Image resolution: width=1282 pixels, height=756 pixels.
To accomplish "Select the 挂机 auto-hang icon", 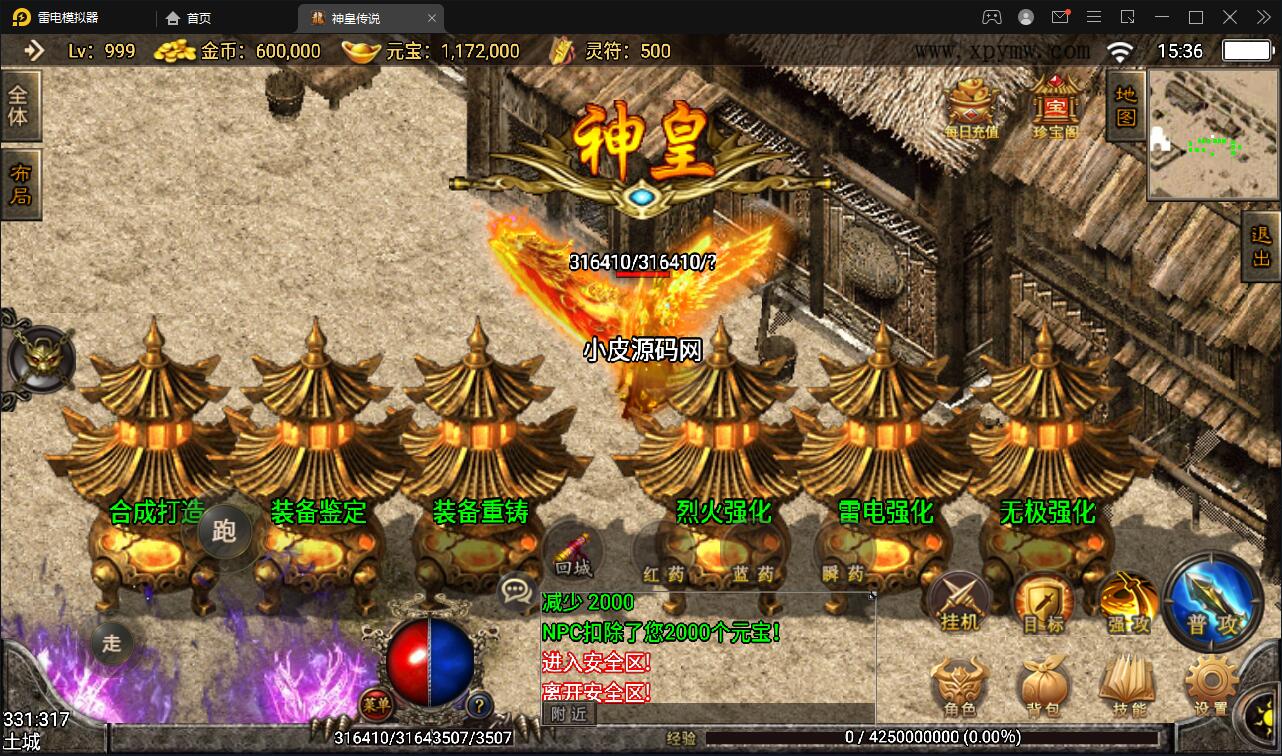I will (959, 600).
